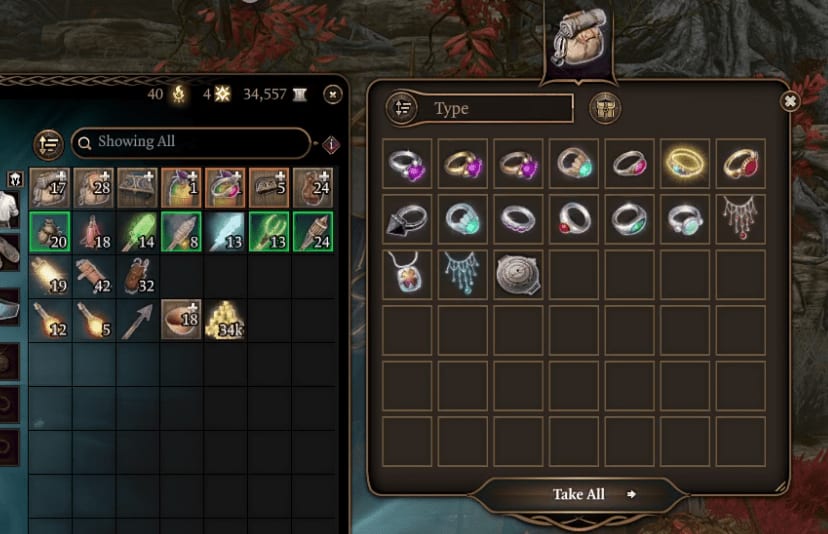Image resolution: width=828 pixels, height=534 pixels.
Task: Select the gold pile showing 34k
Action: point(225,320)
